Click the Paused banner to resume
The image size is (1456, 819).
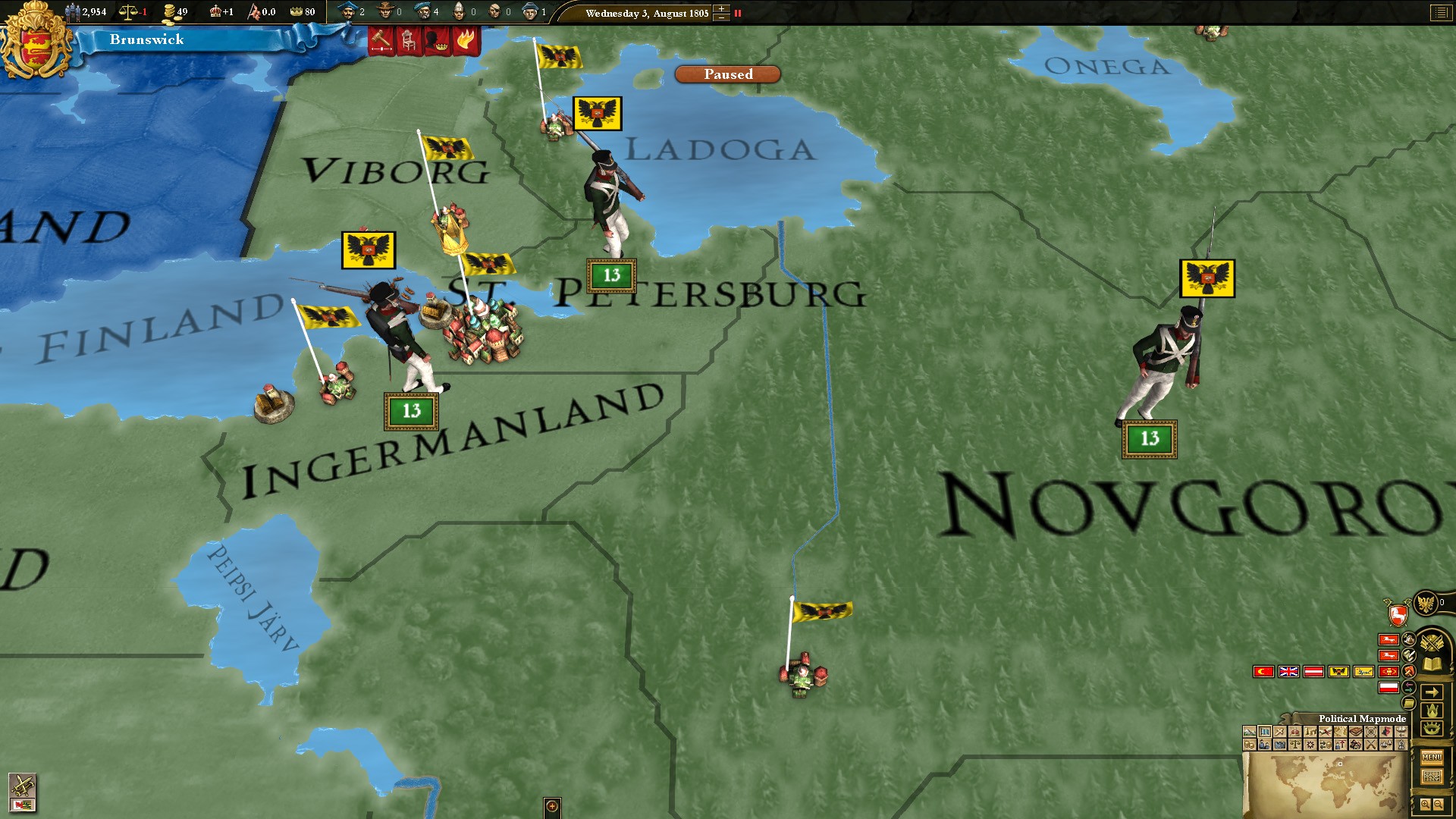click(726, 74)
